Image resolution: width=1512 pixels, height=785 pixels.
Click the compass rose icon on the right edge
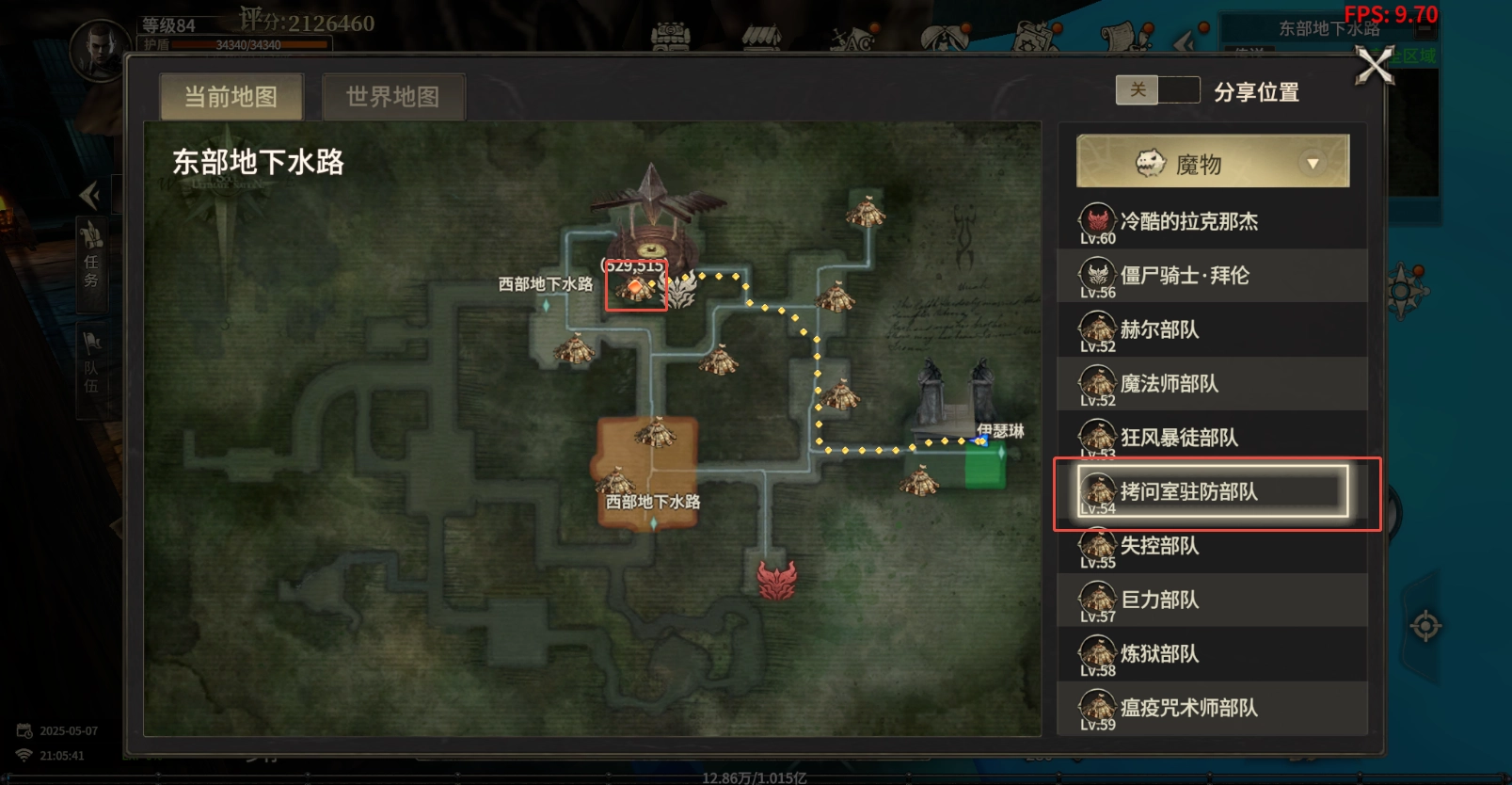click(x=1407, y=293)
